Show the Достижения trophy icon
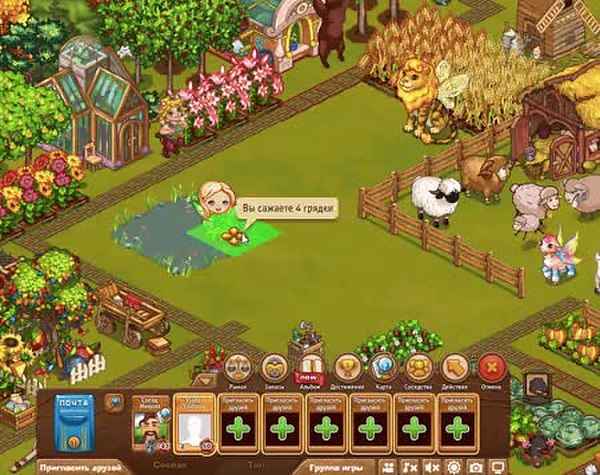600x475 pixels. point(347,368)
